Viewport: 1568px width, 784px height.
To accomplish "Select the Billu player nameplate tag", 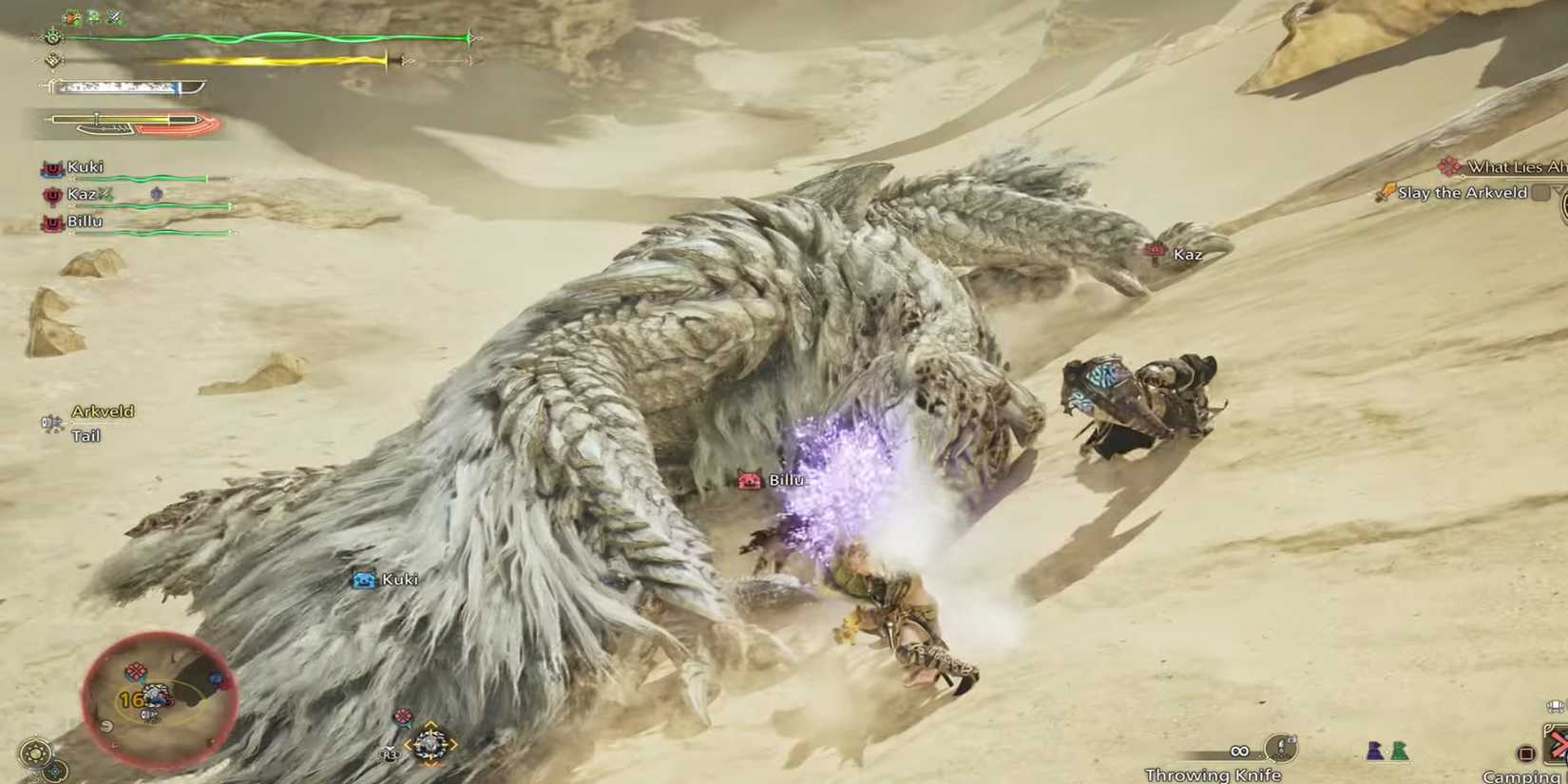I will 751,480.
